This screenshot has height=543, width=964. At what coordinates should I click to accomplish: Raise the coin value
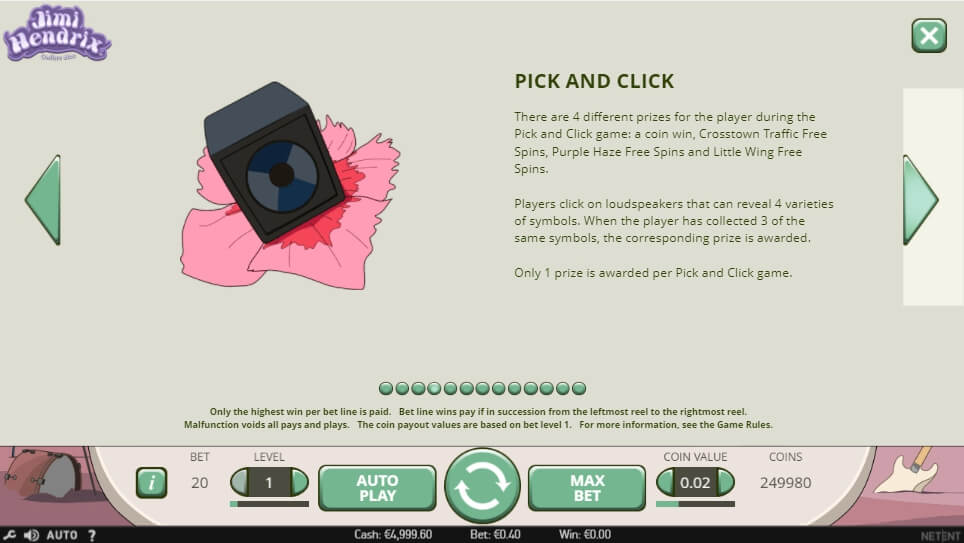pos(724,482)
